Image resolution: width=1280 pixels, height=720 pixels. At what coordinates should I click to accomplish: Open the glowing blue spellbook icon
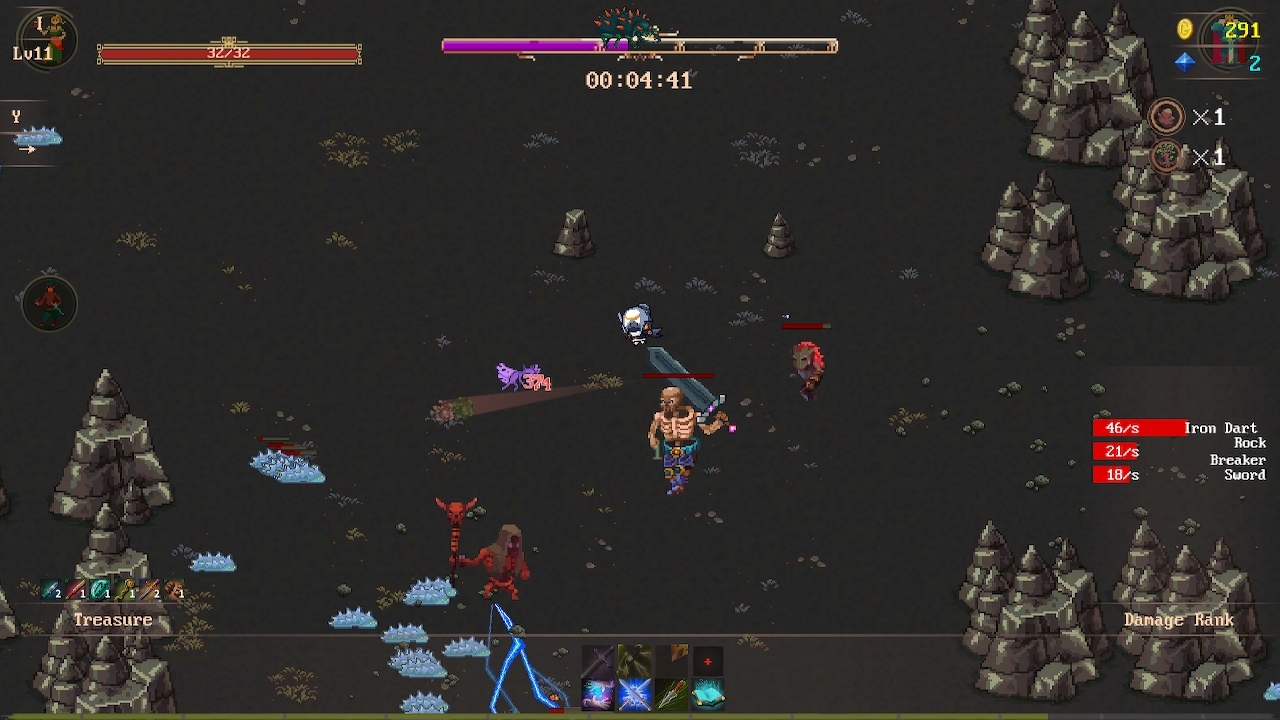(708, 694)
